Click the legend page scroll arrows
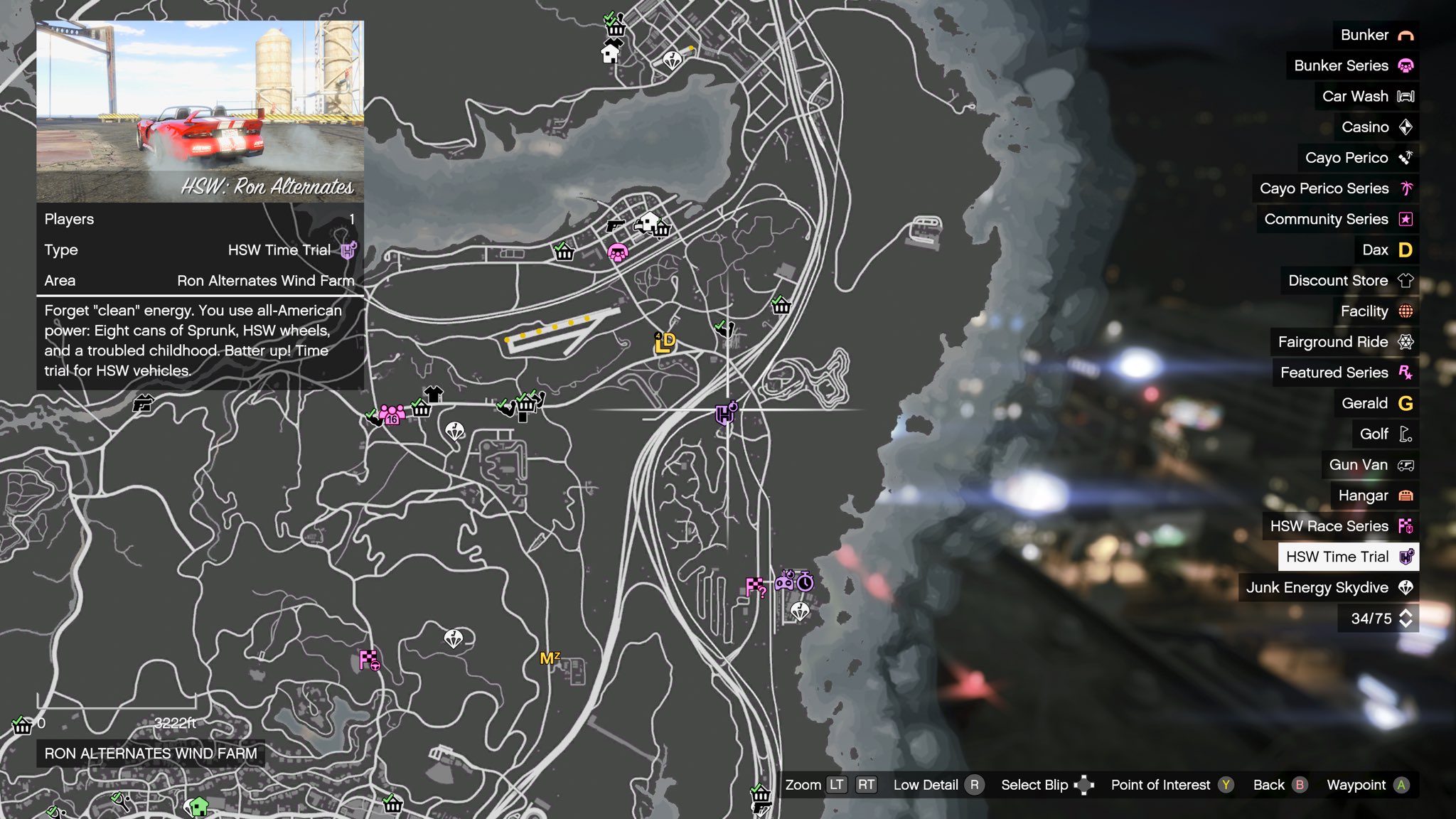The image size is (1456, 819). [1406, 619]
